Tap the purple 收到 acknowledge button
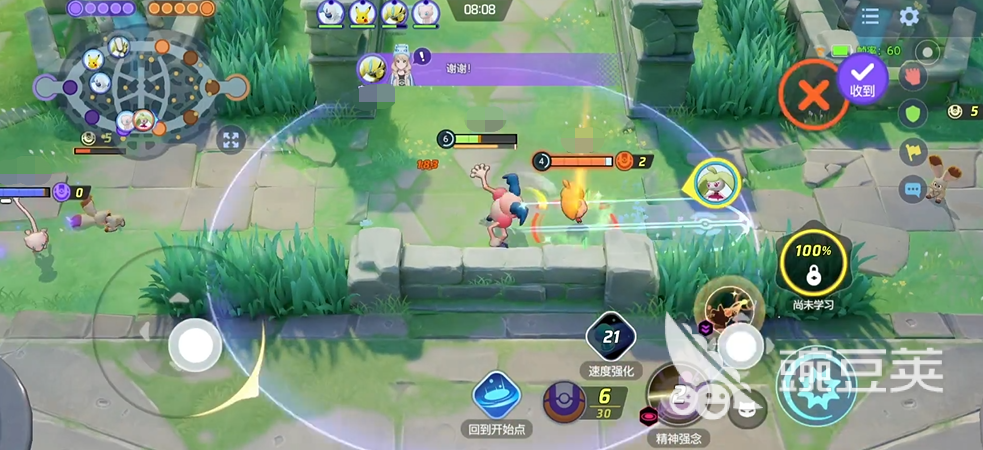 862,78
